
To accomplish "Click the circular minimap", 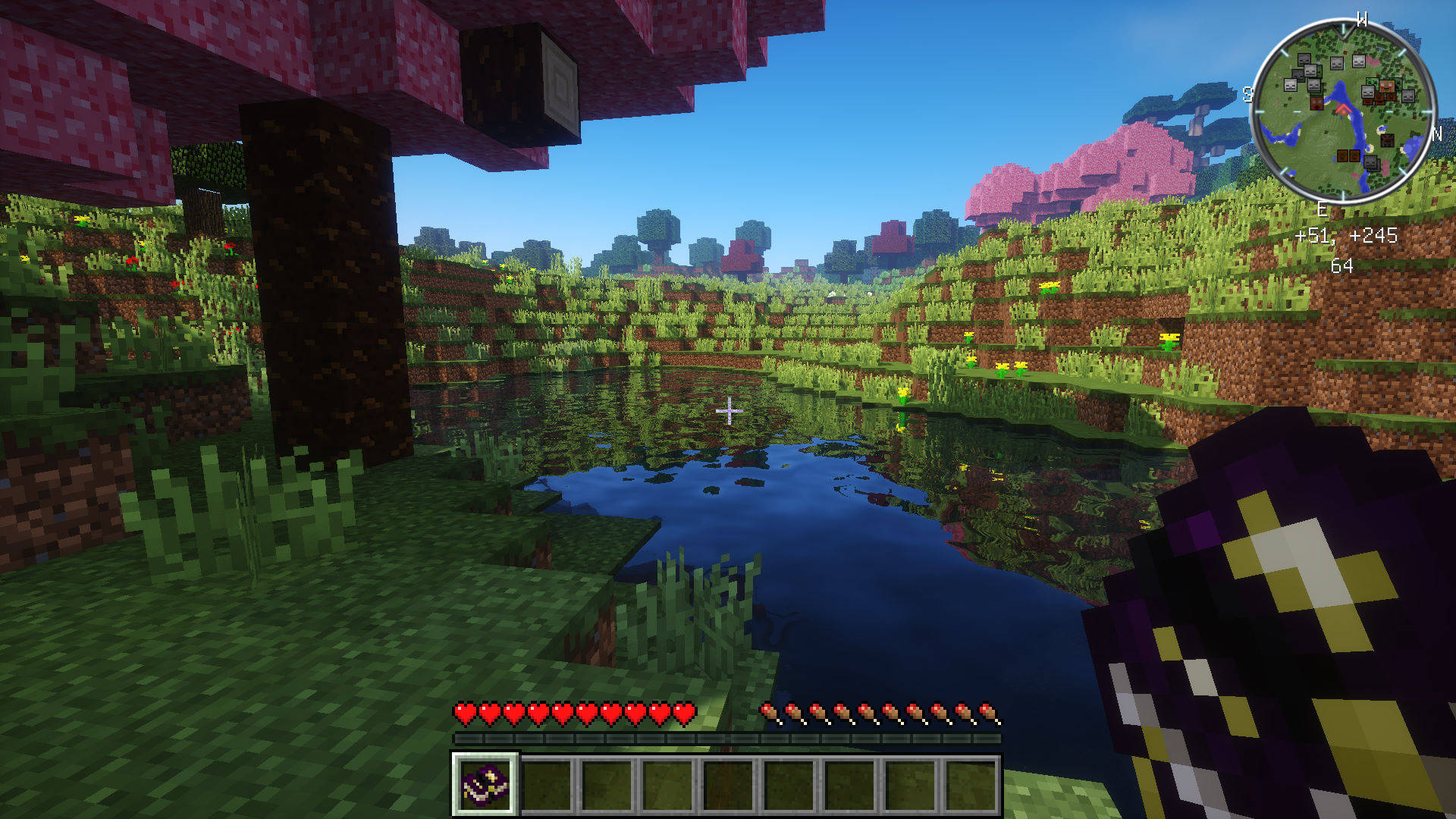I will [x=1342, y=111].
